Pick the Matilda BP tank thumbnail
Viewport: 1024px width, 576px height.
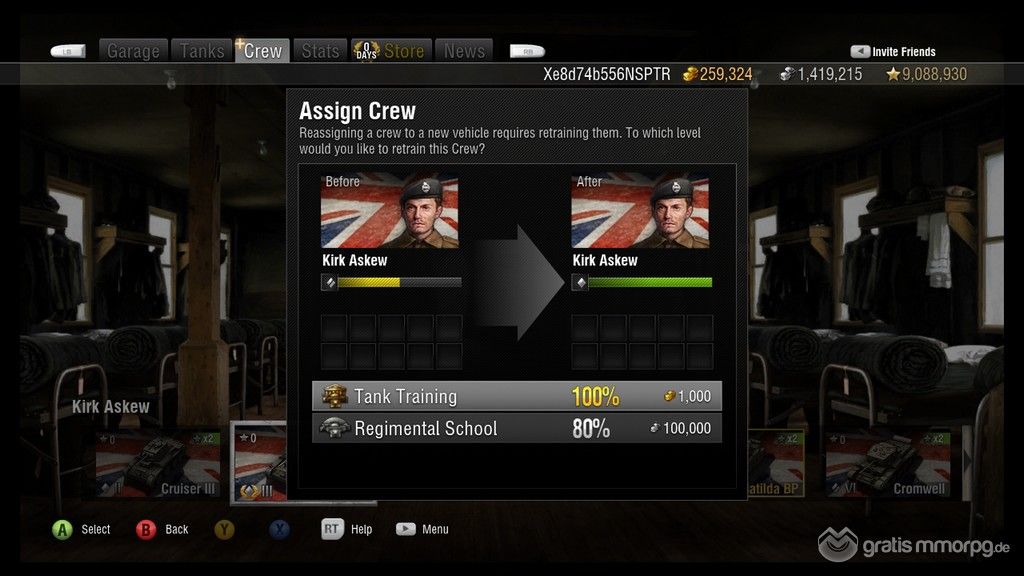click(x=775, y=465)
